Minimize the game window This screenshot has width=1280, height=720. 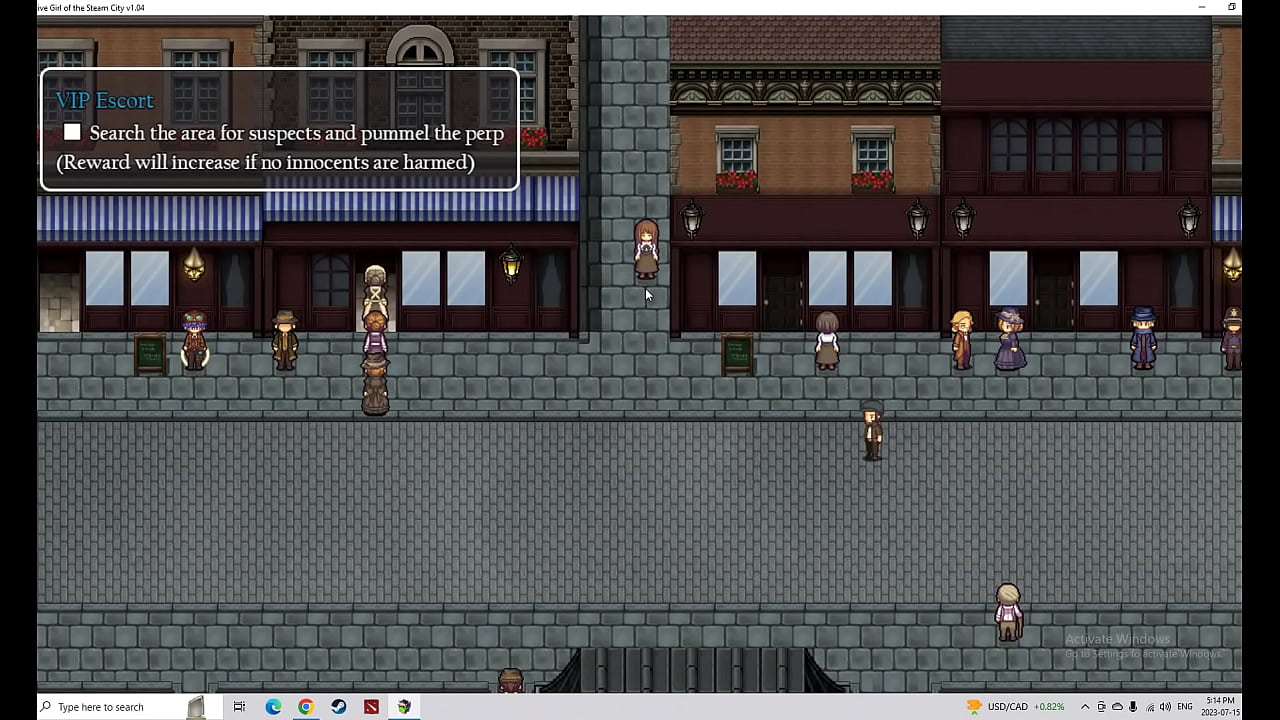(1202, 7)
